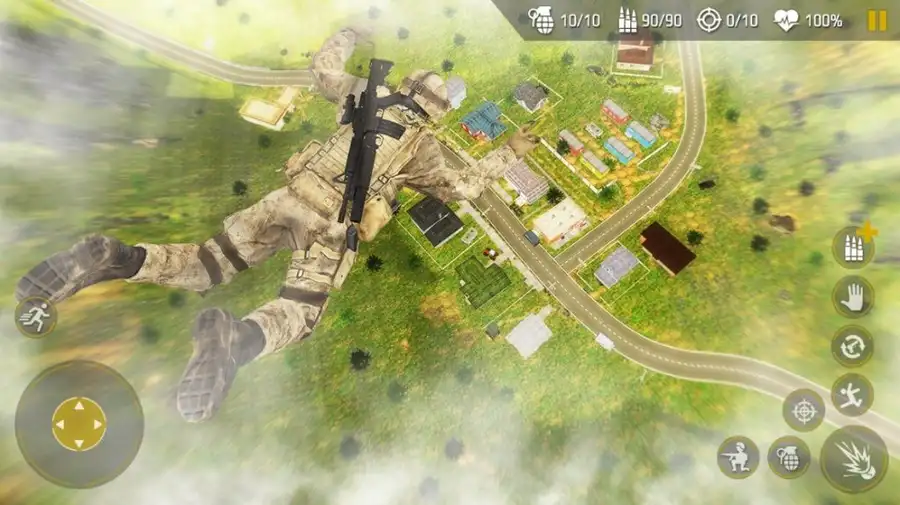Activate the crosshair aim button
This screenshot has height=505, width=900.
(x=803, y=410)
